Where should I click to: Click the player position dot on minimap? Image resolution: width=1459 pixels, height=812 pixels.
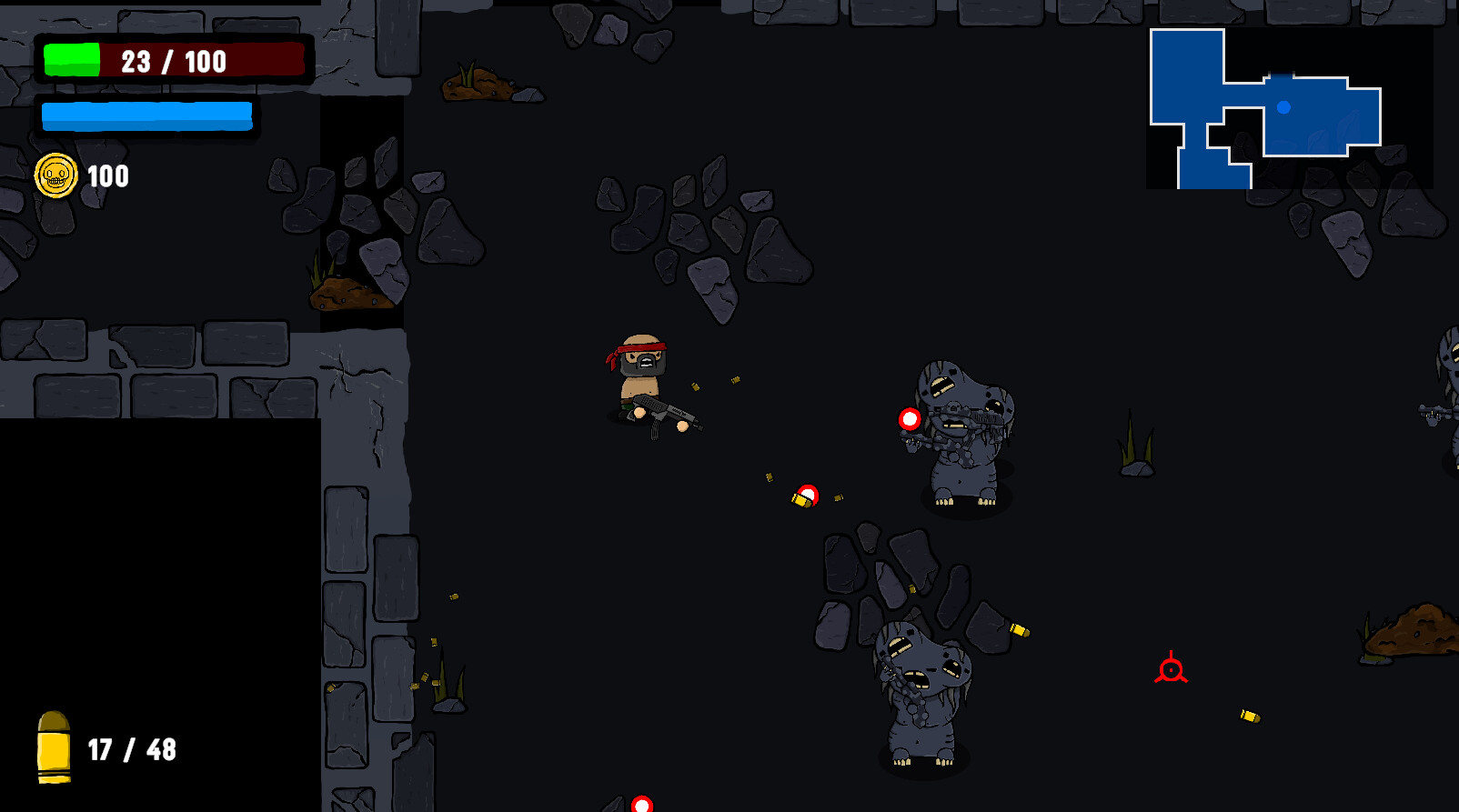pos(1285,107)
